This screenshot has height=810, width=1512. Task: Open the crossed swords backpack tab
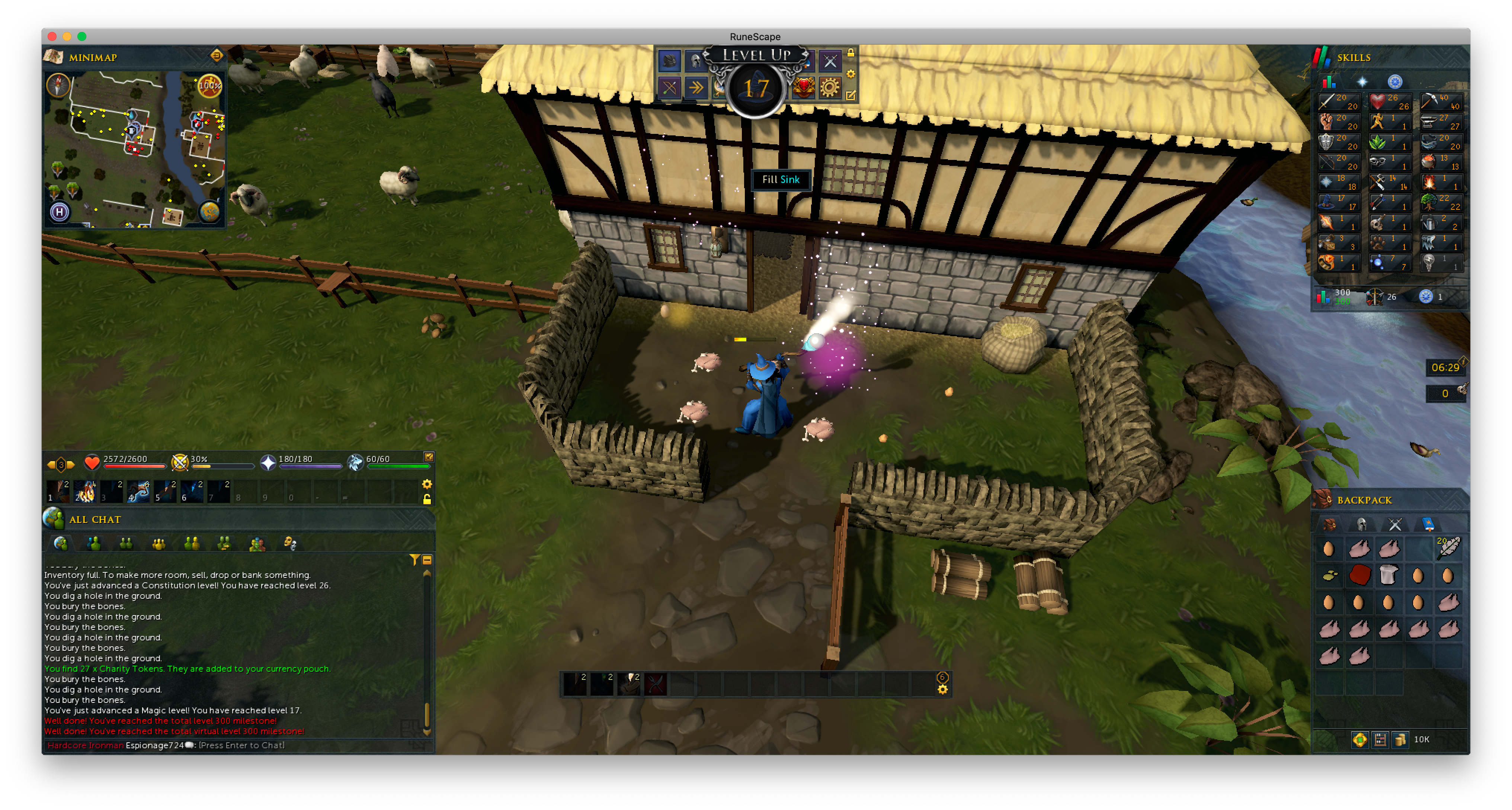pyautogui.click(x=1394, y=524)
